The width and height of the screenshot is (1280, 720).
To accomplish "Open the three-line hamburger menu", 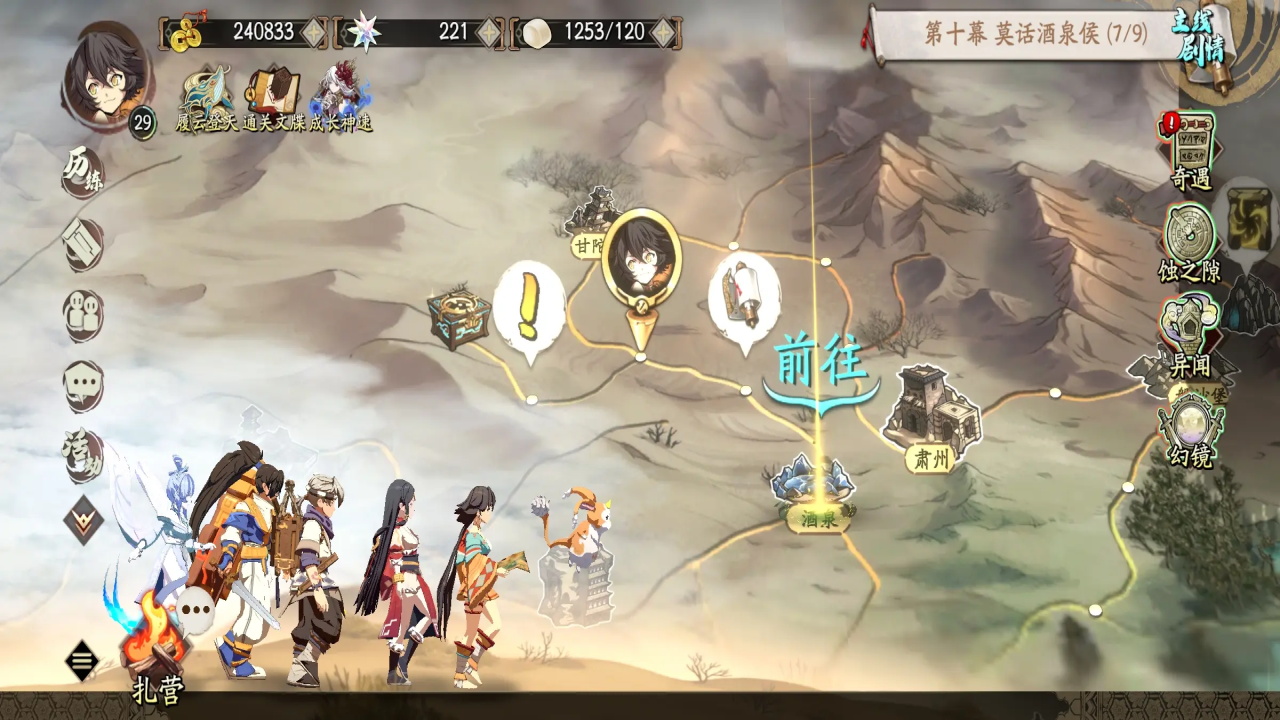I will click(82, 660).
